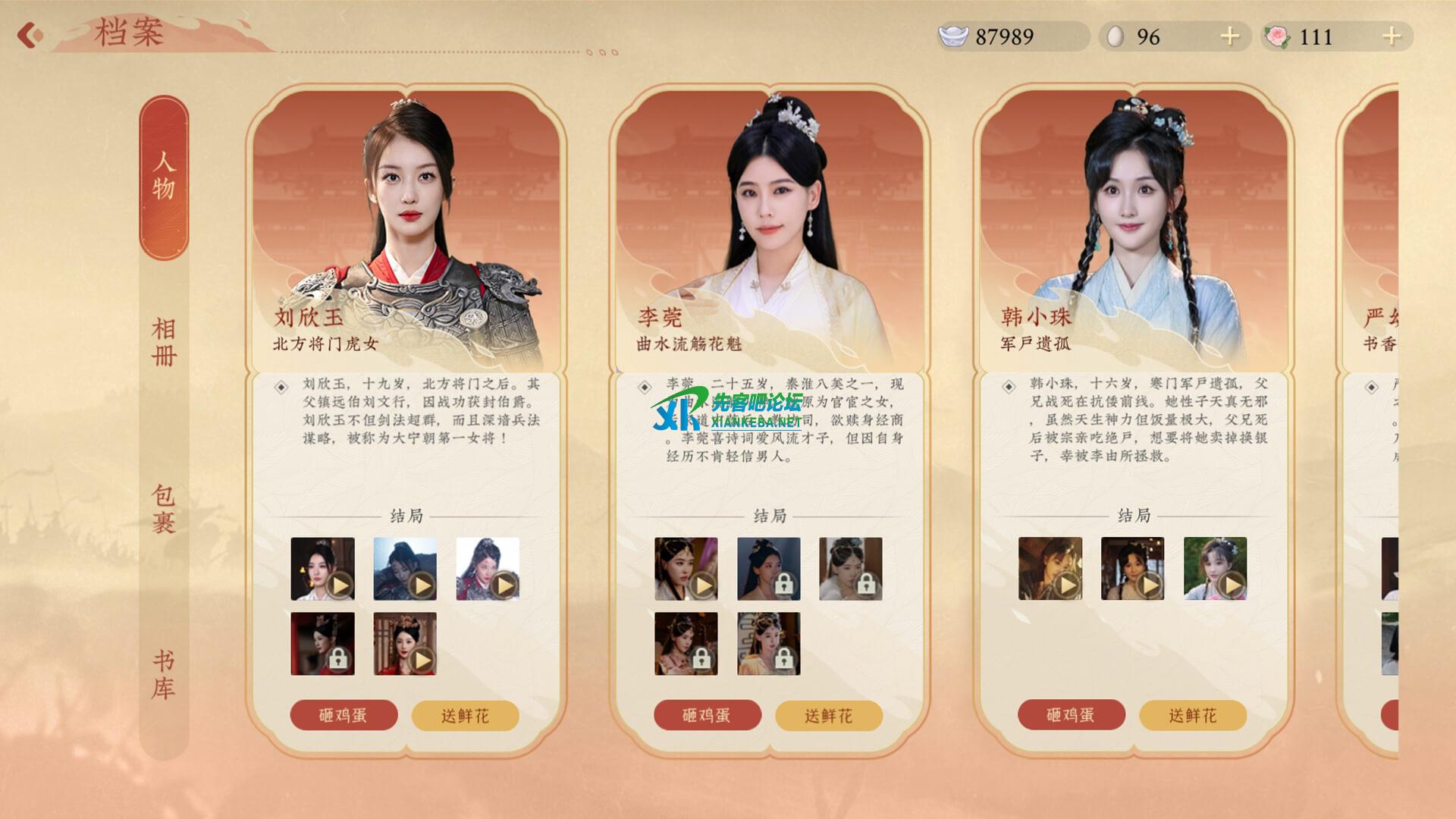Select 刘欣玉's locked ending thumbnail

pos(322,644)
